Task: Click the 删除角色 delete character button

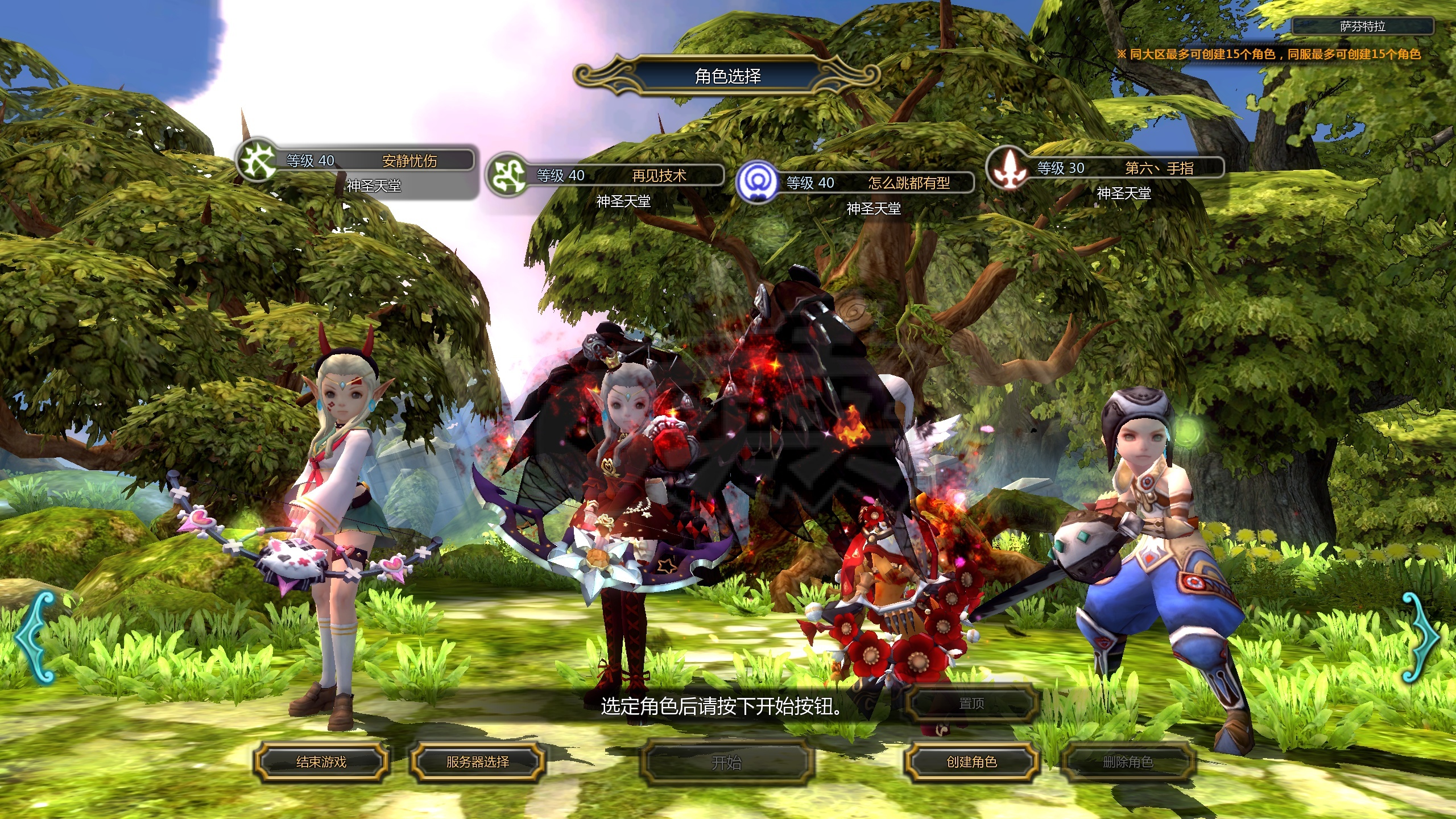Action: click(x=1128, y=762)
